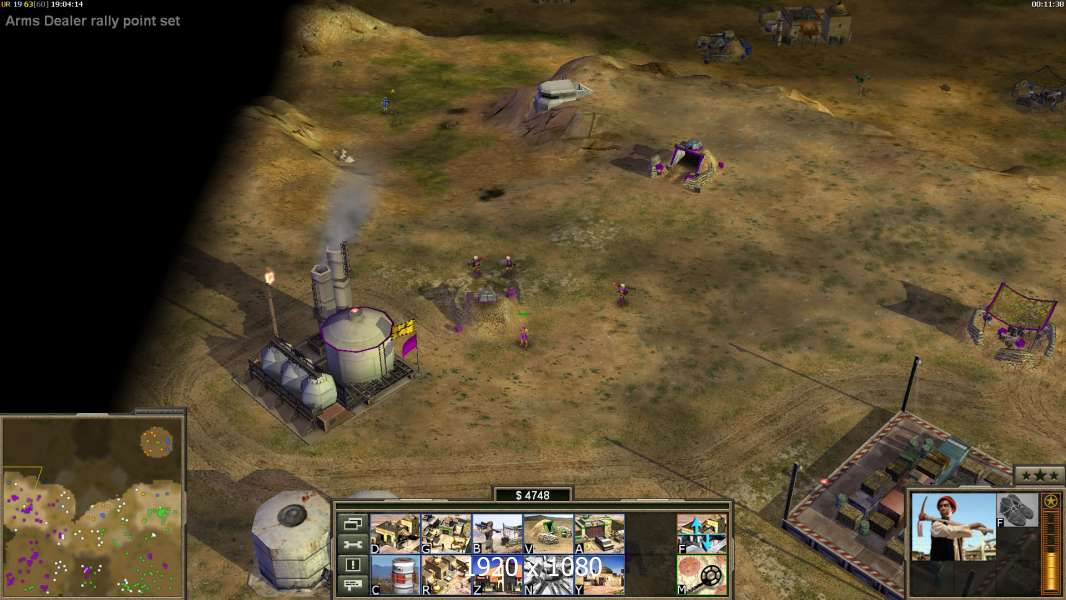The image size is (1066, 600).
Task: Open the three-star General's powers button
Action: point(1039,474)
